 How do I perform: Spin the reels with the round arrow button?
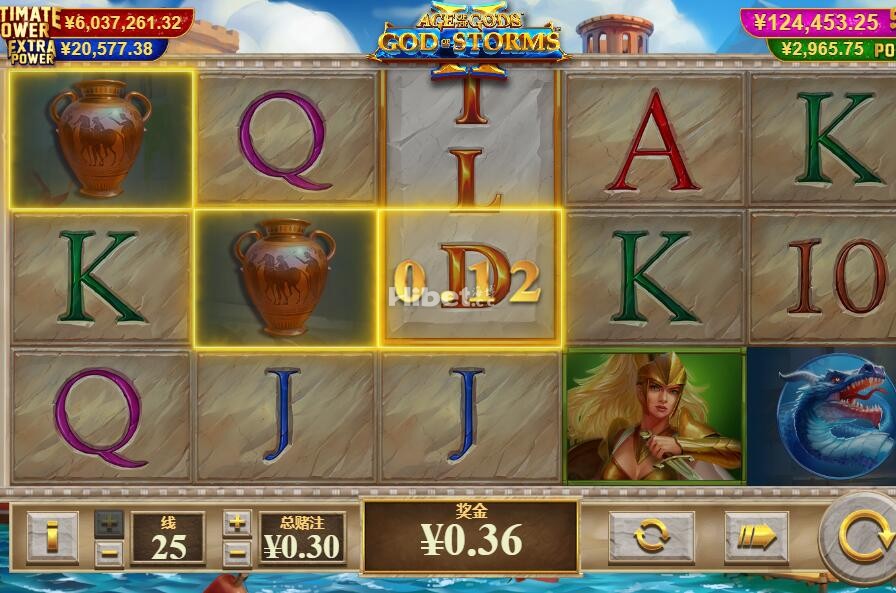862,536
